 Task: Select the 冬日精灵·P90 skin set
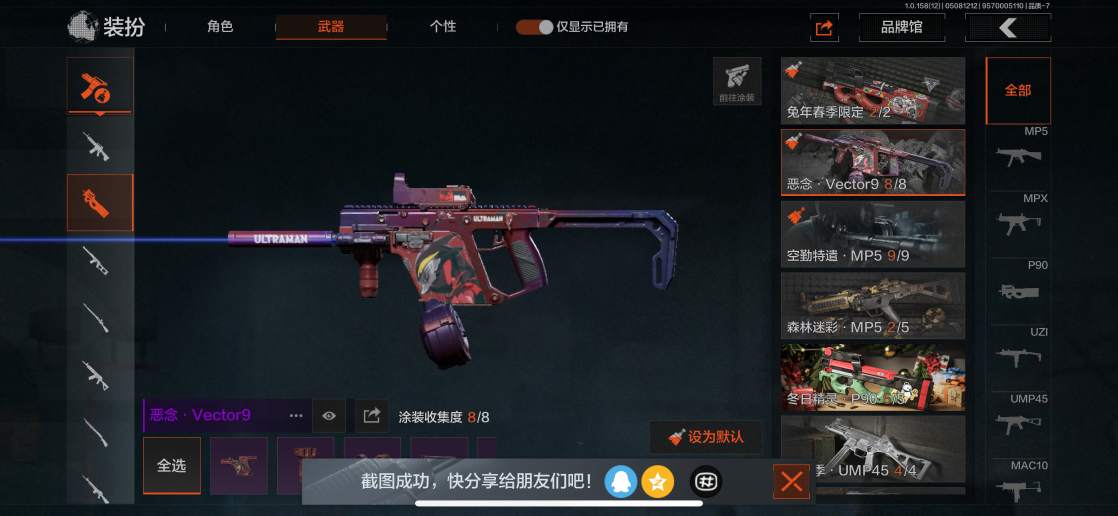pos(872,378)
